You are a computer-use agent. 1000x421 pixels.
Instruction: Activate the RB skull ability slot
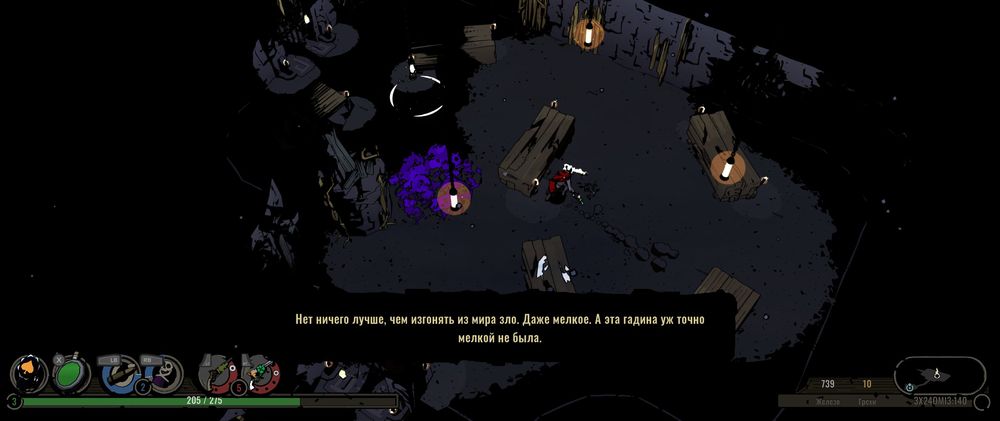point(163,374)
